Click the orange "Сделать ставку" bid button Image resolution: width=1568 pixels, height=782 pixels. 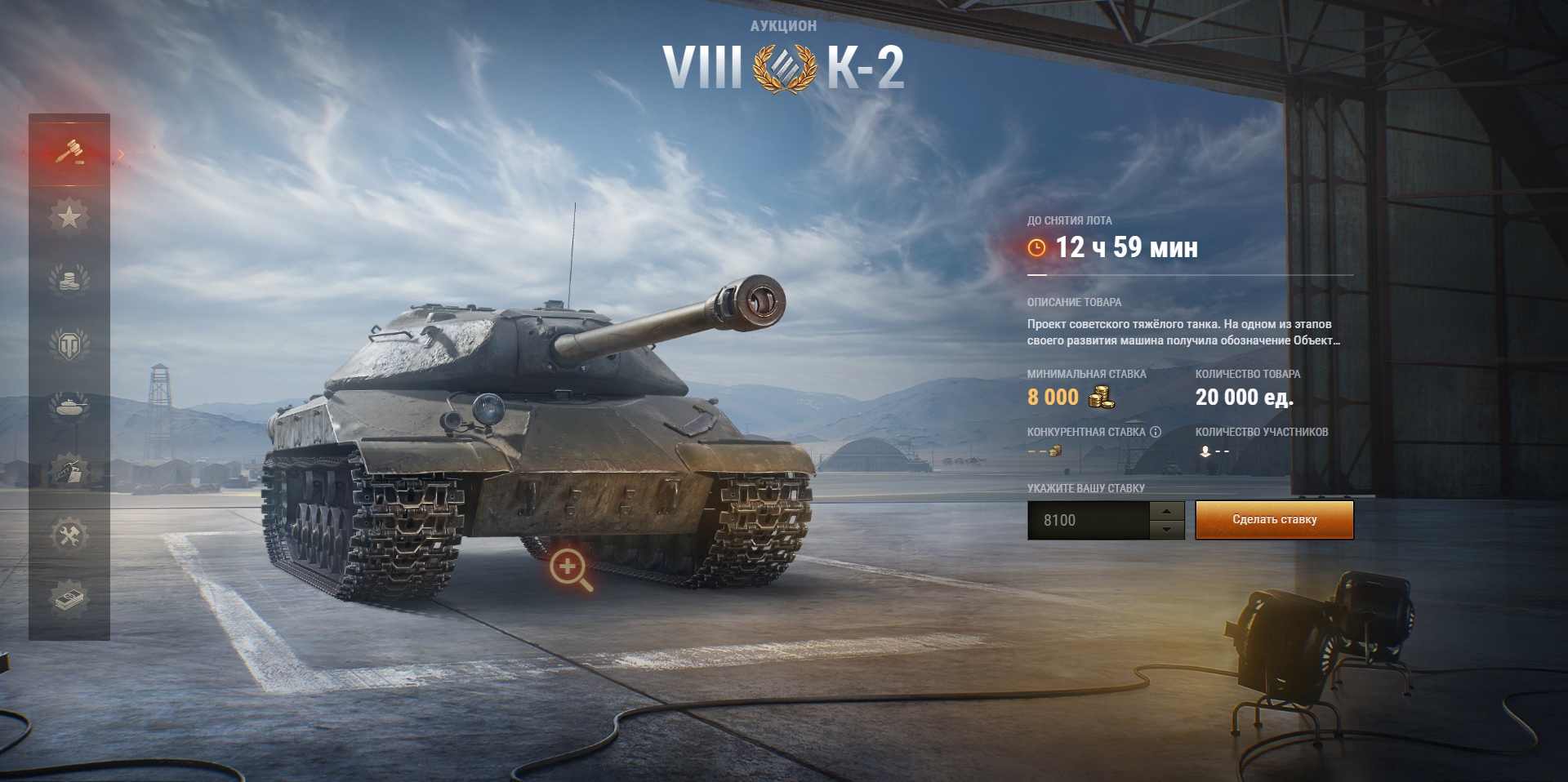click(1274, 520)
